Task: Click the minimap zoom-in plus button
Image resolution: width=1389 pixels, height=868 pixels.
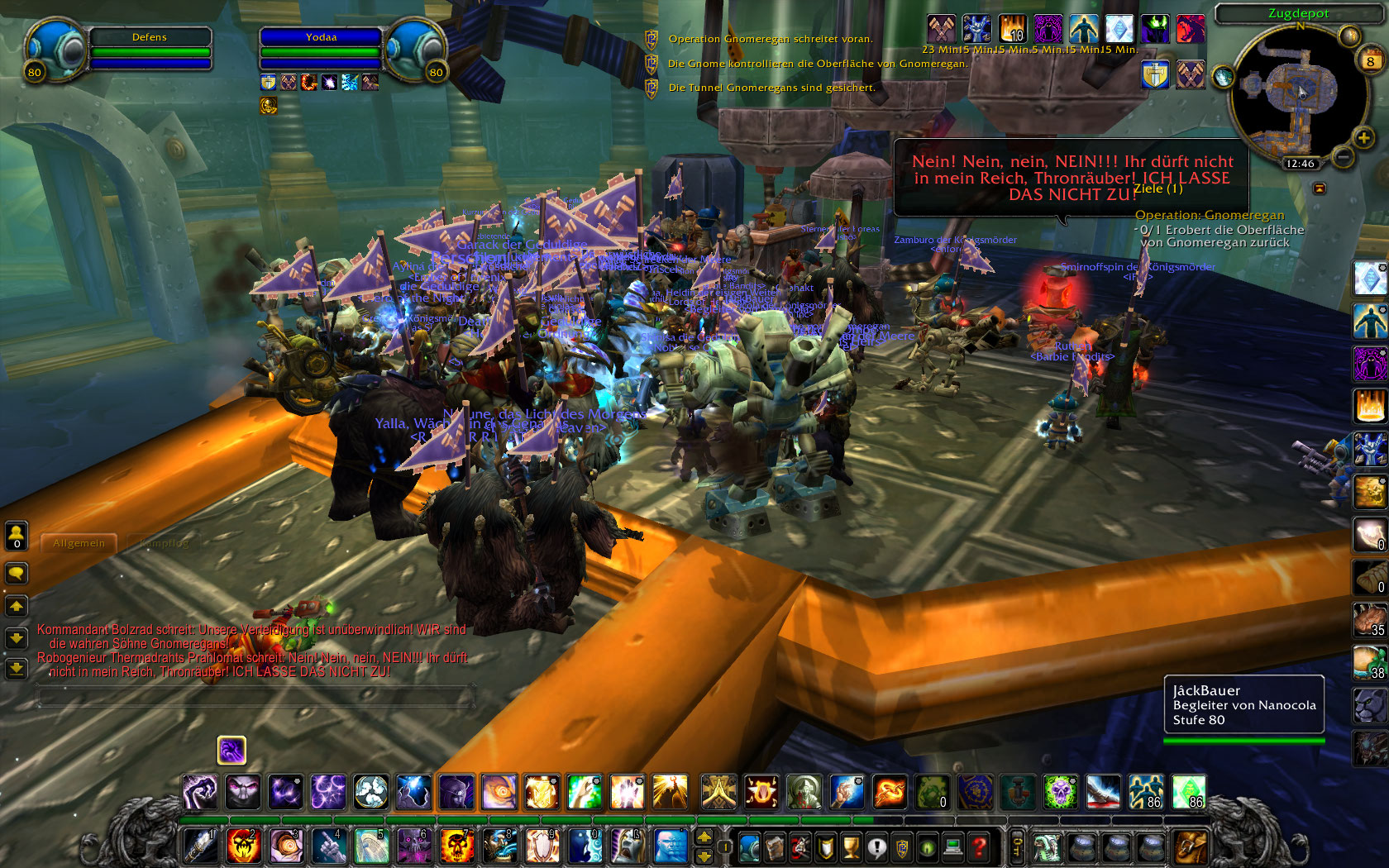Action: [x=1363, y=139]
